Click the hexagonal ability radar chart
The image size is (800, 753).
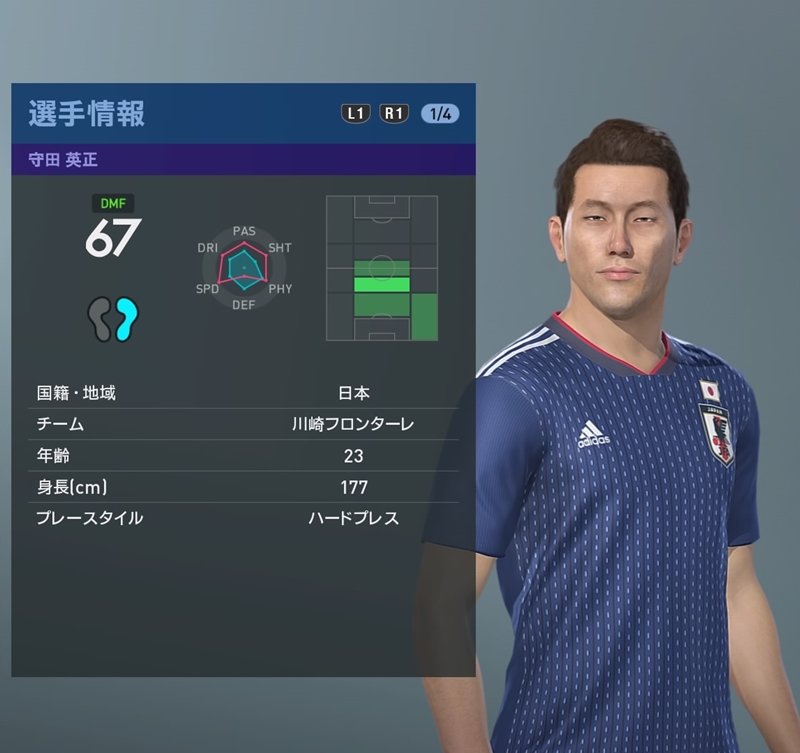pos(244,267)
